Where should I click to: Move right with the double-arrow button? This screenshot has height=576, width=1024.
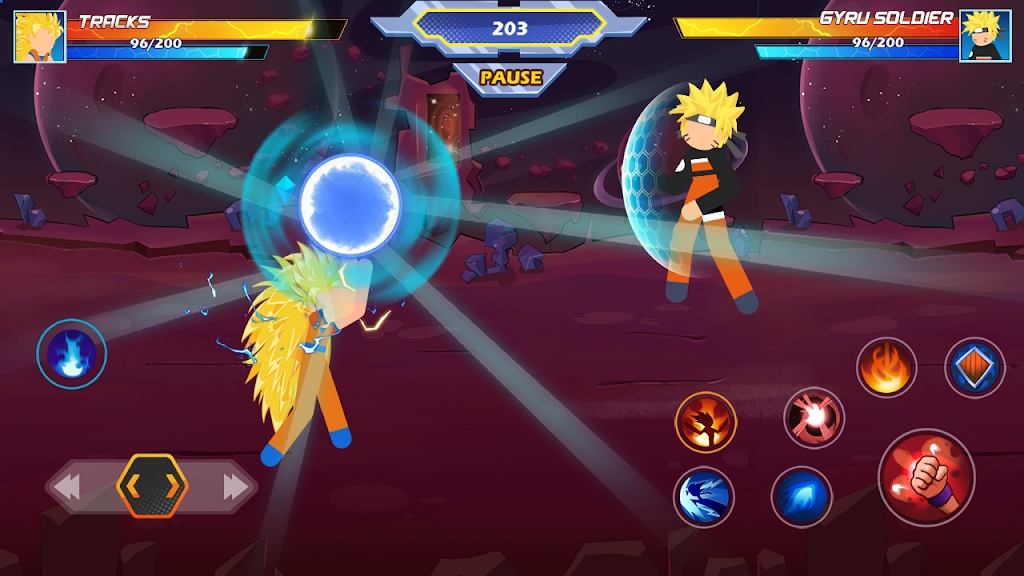pyautogui.click(x=237, y=487)
